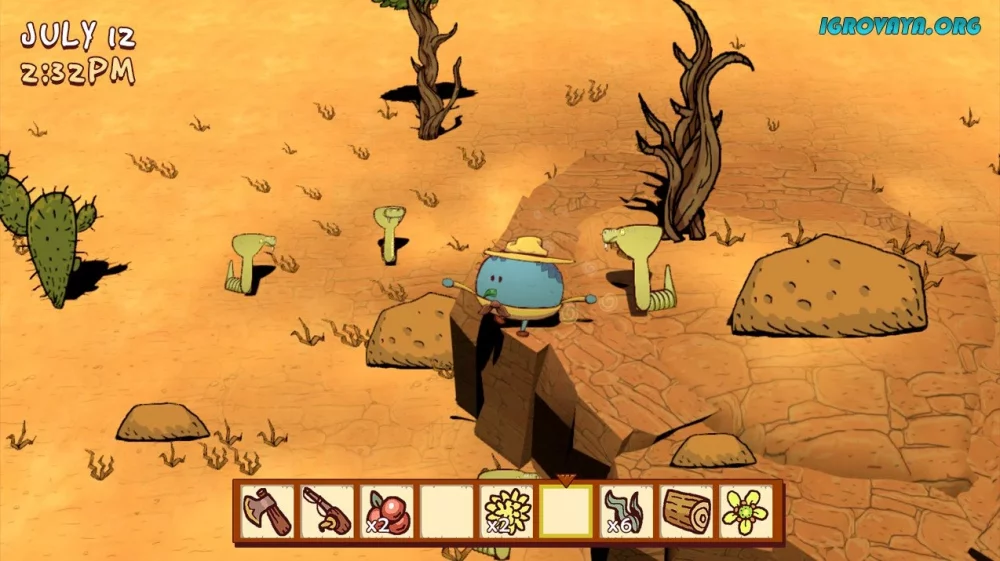Select the fluffy yellow blossom stack

pos(507,511)
